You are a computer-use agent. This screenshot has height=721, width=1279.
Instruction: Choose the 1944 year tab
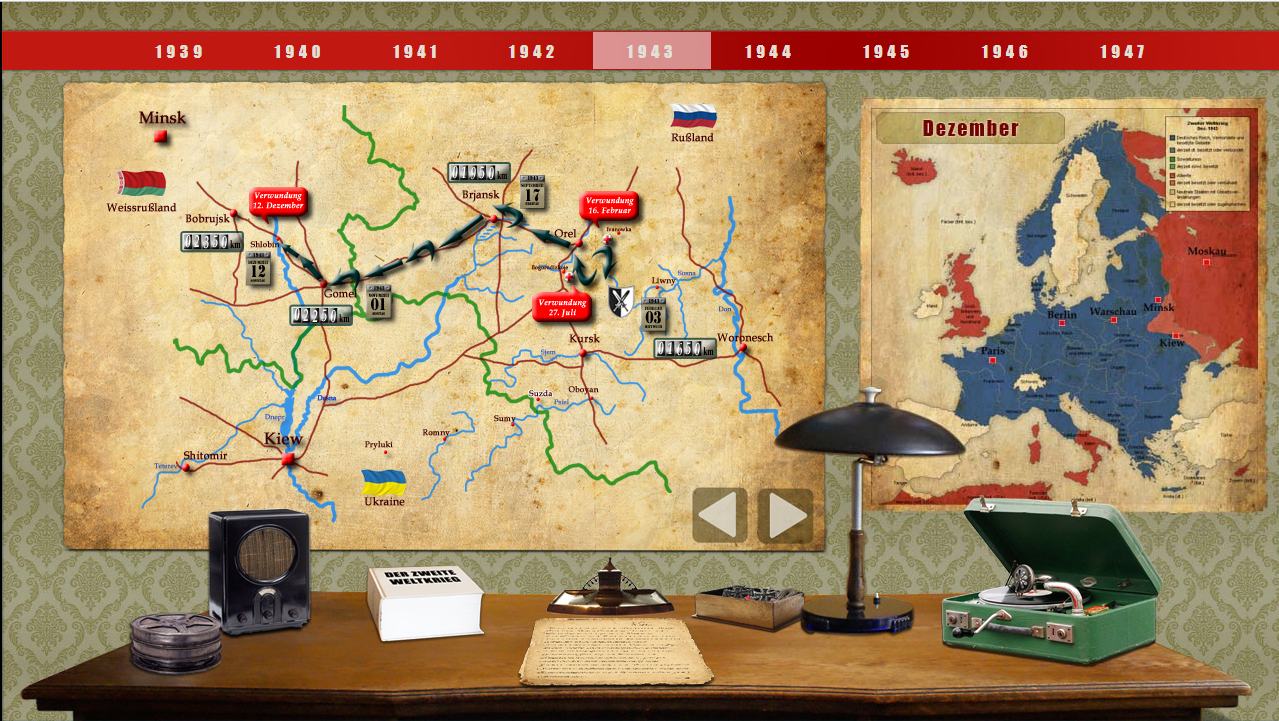click(x=768, y=52)
